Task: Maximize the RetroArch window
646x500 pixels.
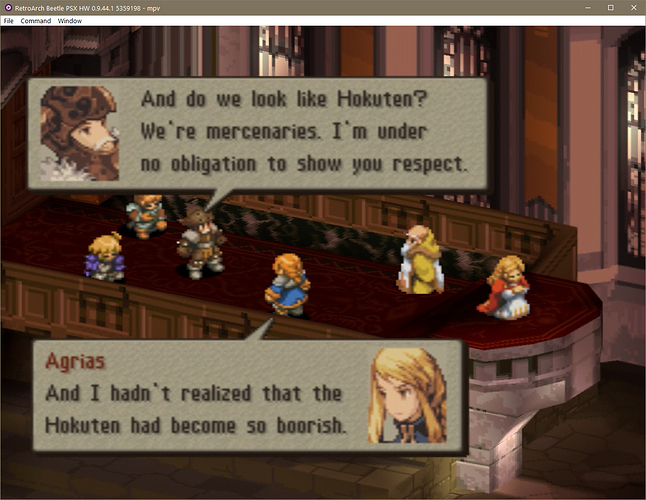Action: [610, 7]
